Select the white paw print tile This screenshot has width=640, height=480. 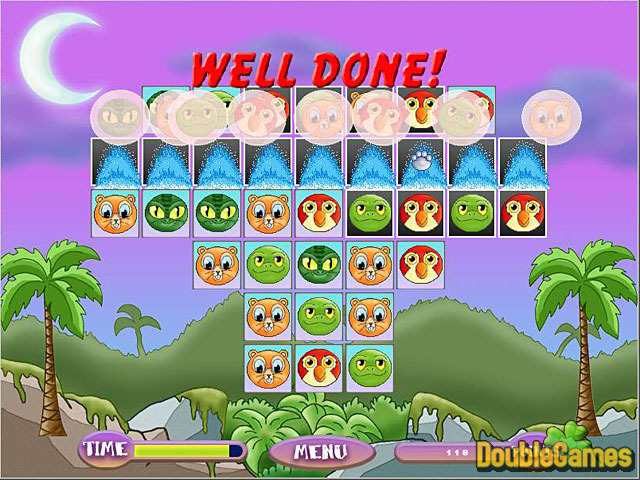click(421, 161)
